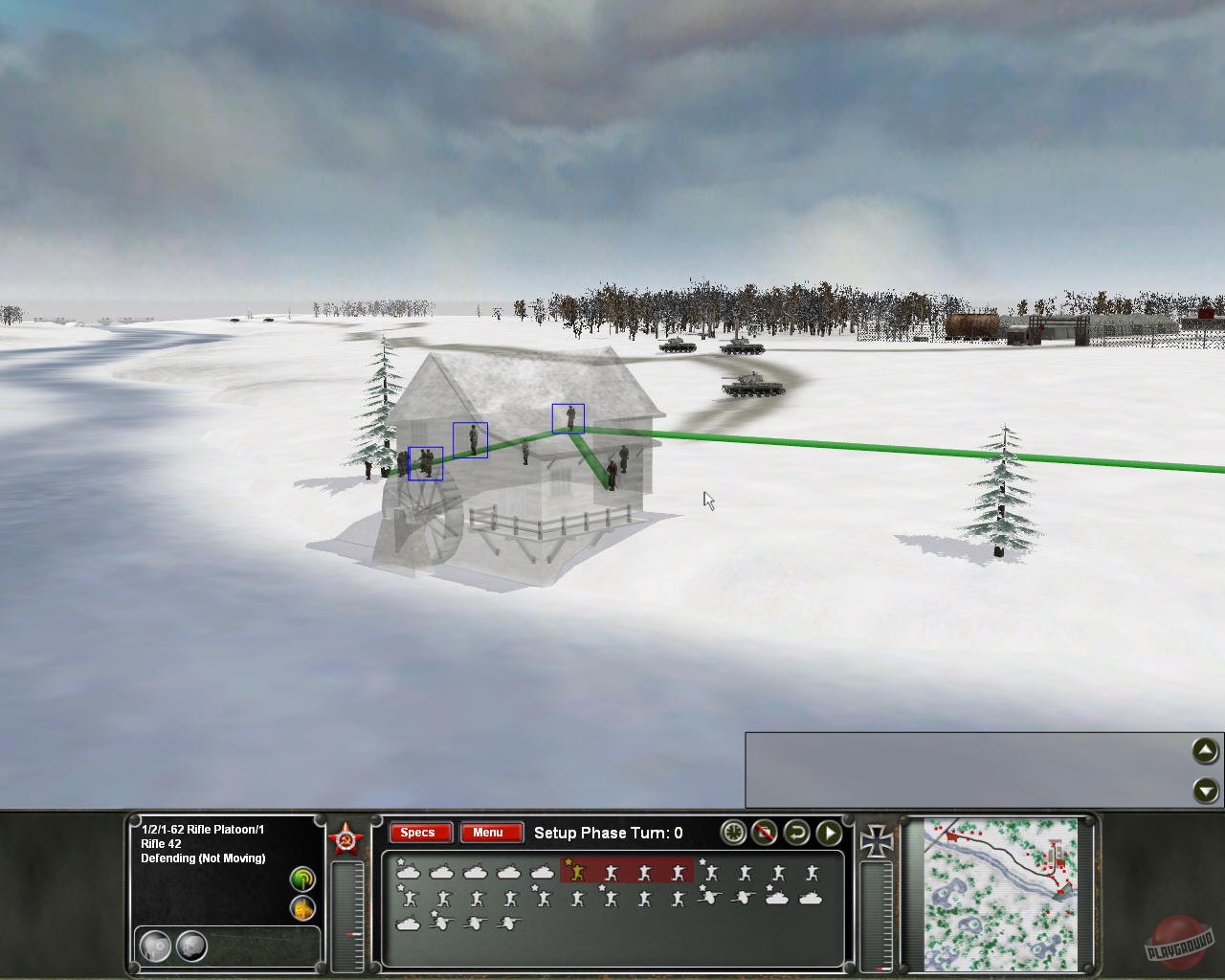Screen dimensions: 1225x980
Task: Click the undo orders arrow icon
Action: tap(796, 833)
